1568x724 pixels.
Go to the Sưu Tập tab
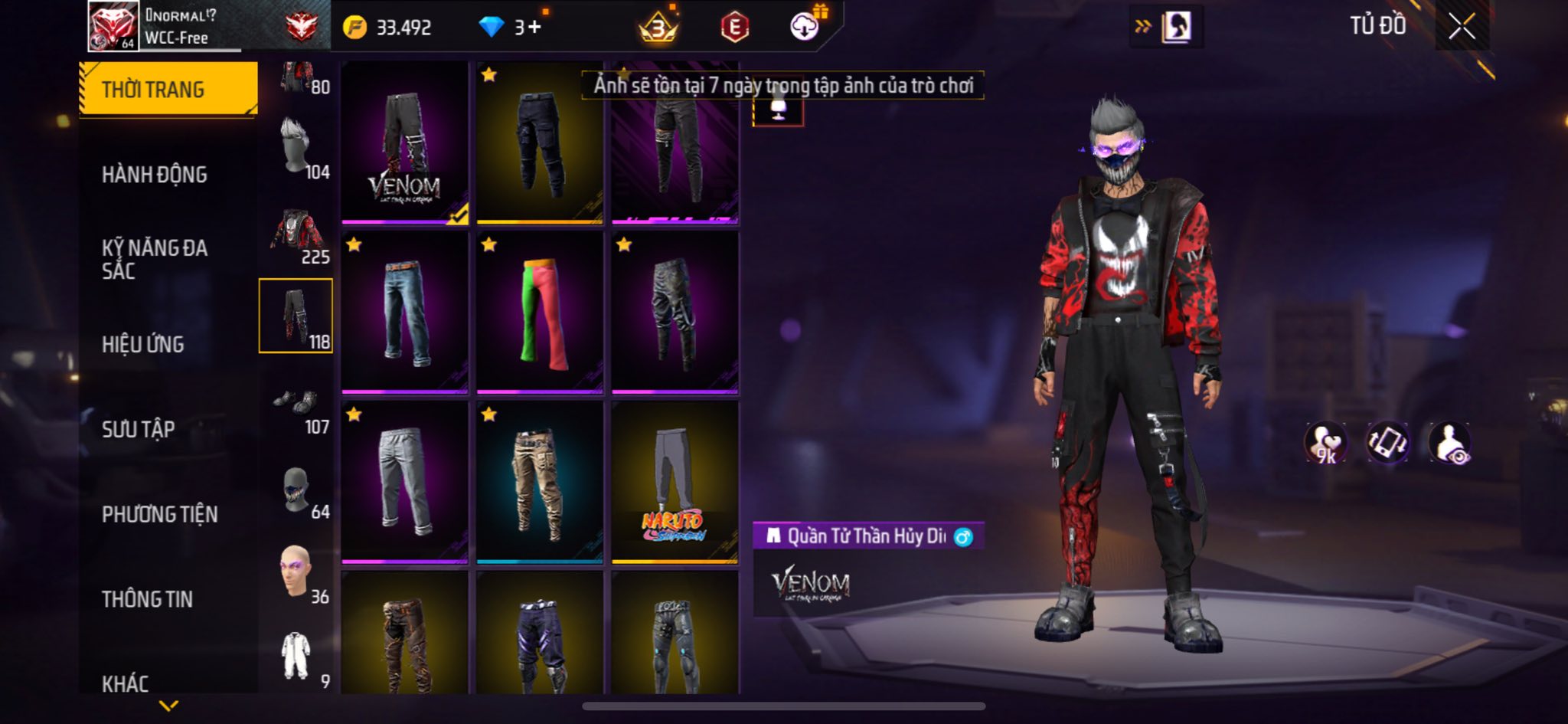(139, 429)
